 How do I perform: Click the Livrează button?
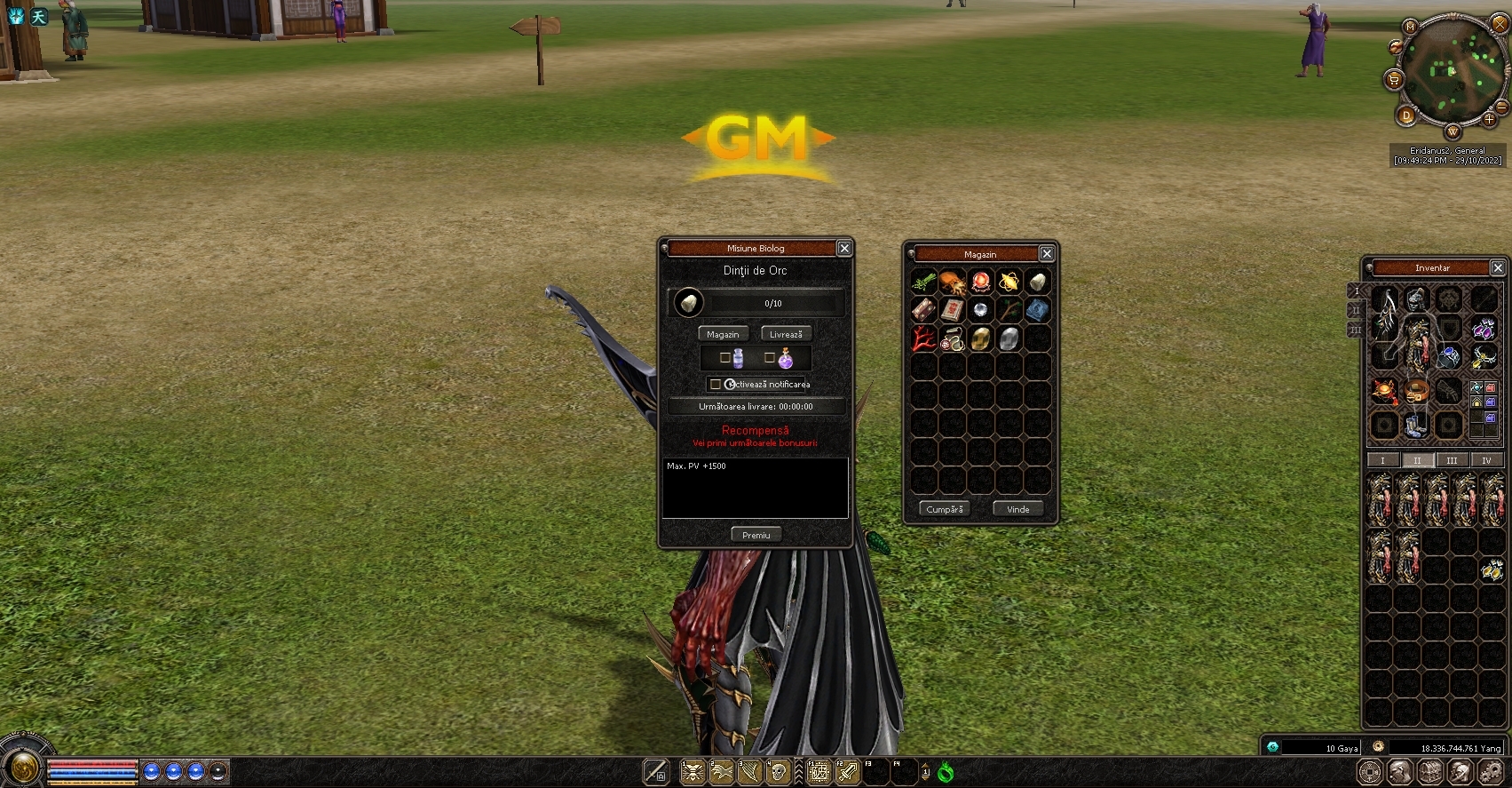(x=786, y=334)
